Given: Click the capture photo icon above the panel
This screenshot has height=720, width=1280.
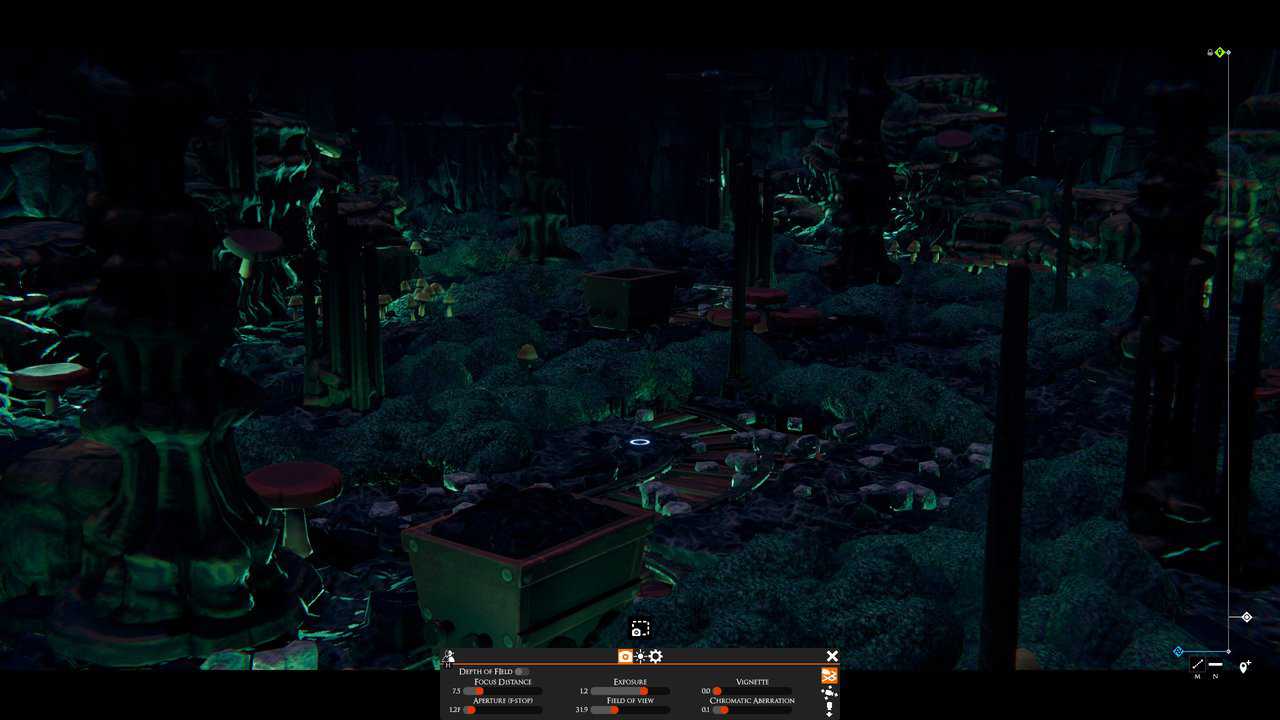Looking at the screenshot, I should [640, 627].
